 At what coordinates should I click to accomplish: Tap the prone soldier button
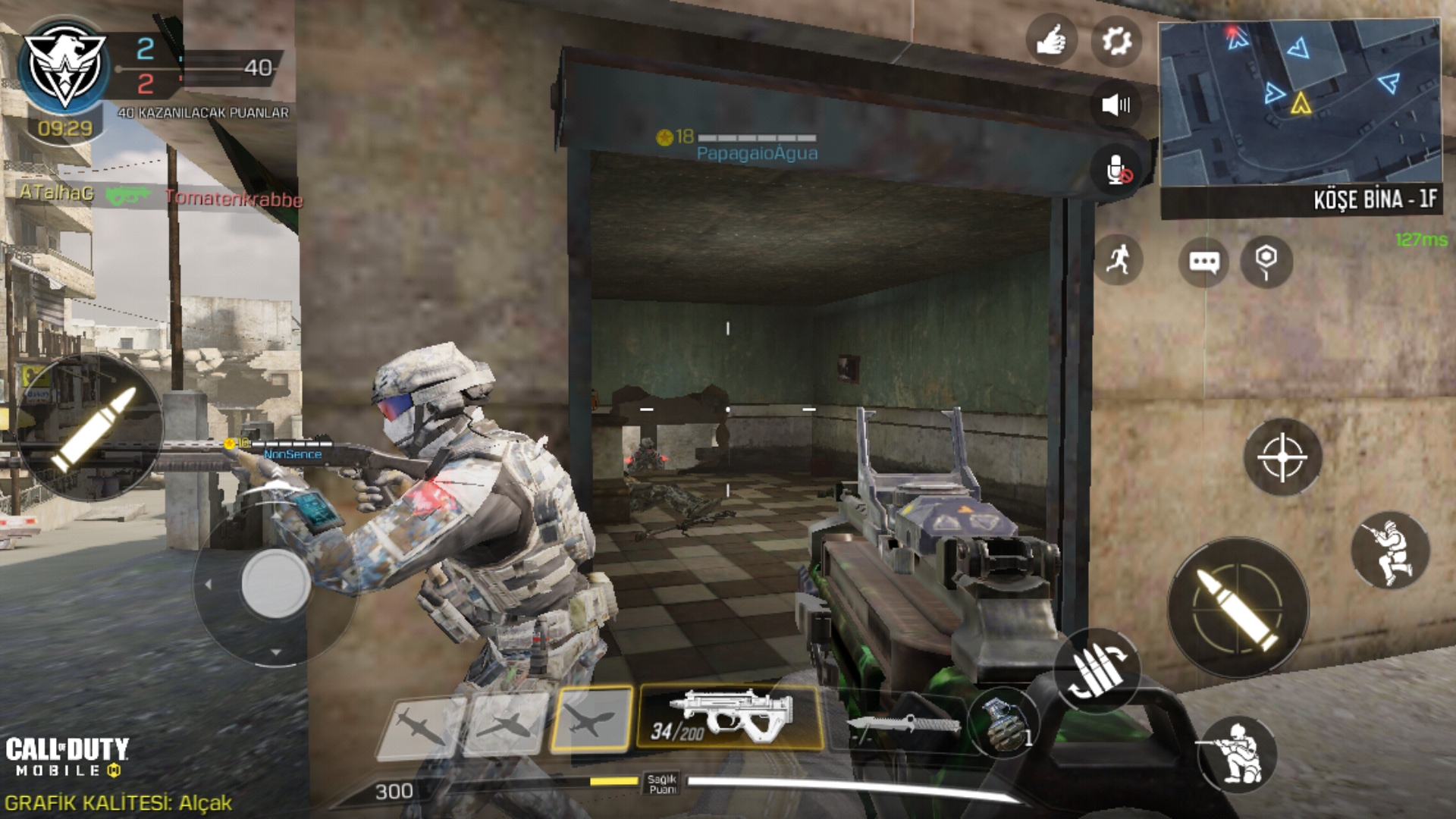[x=1237, y=753]
